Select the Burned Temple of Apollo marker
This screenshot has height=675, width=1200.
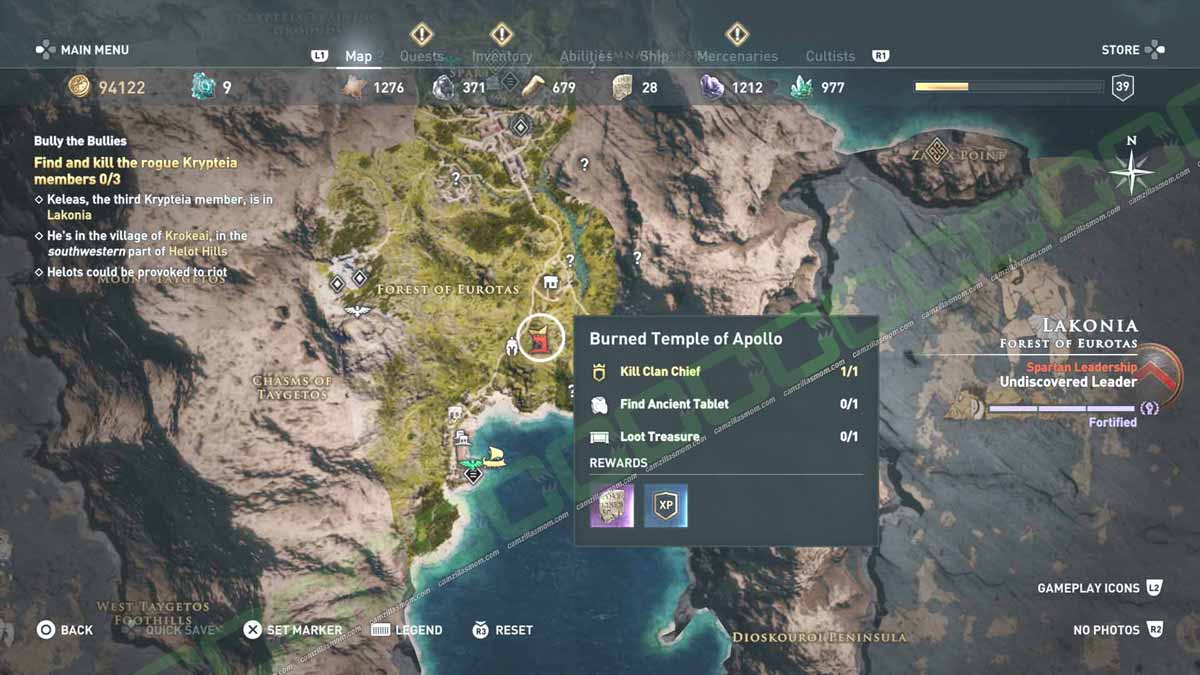pos(541,341)
